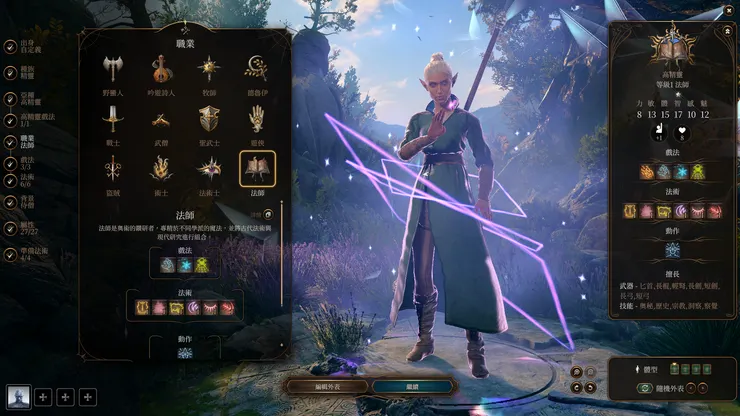
Task: Select the 野蠻人 (Barbarian) class
Action: pyautogui.click(x=112, y=69)
